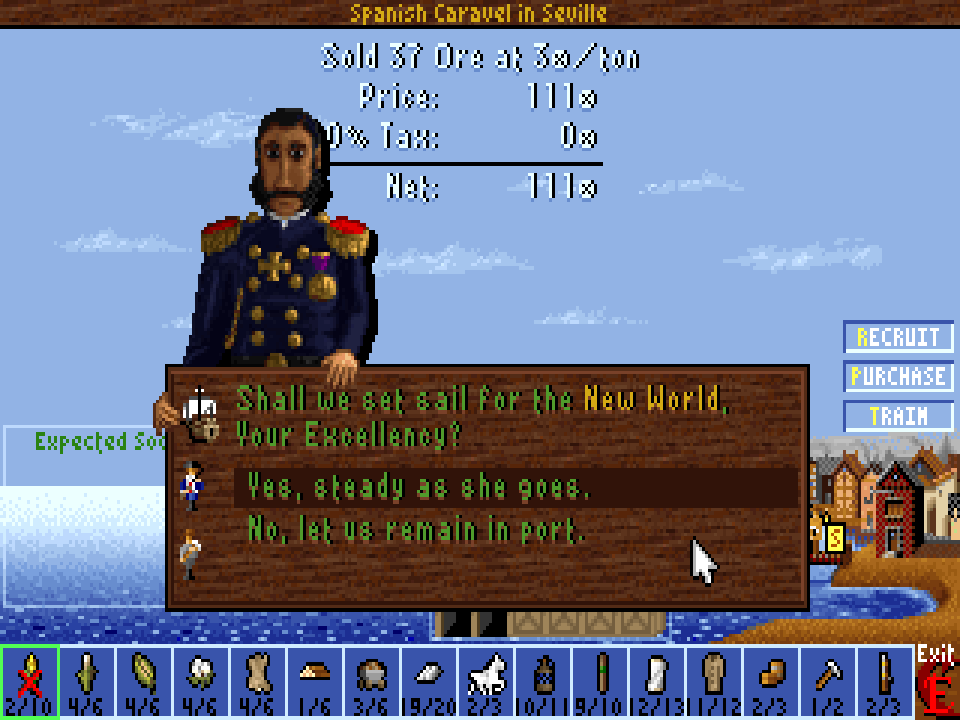Select the tobacco leaf cargo slot

tap(143, 681)
